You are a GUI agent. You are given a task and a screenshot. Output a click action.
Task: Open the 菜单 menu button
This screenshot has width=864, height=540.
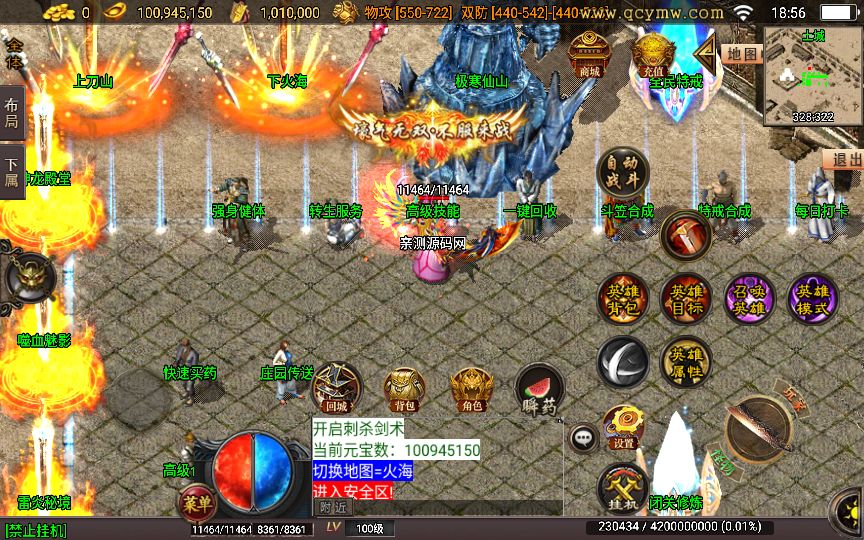[196, 502]
